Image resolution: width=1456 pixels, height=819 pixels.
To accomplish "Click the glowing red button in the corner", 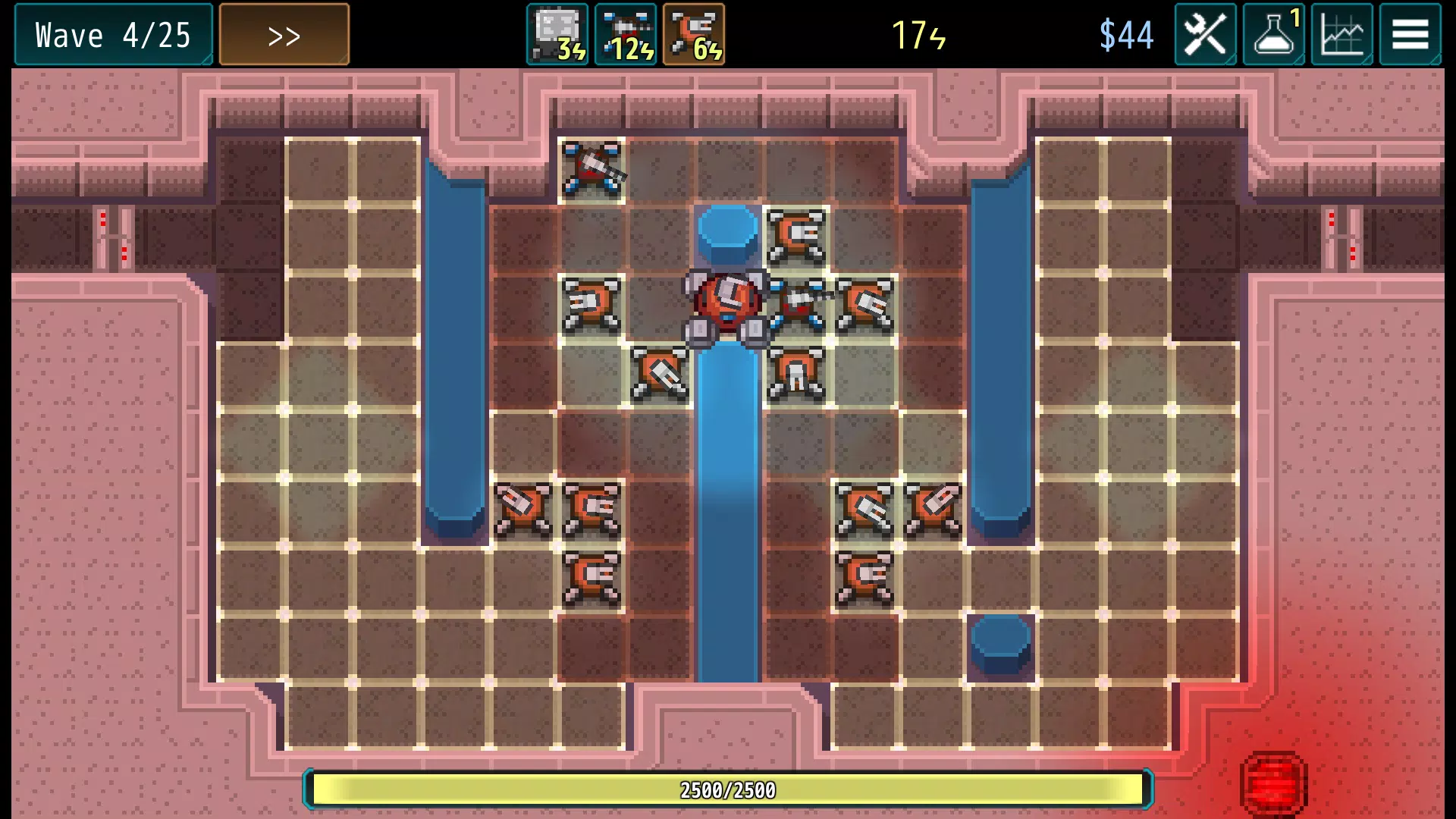I will (1274, 784).
